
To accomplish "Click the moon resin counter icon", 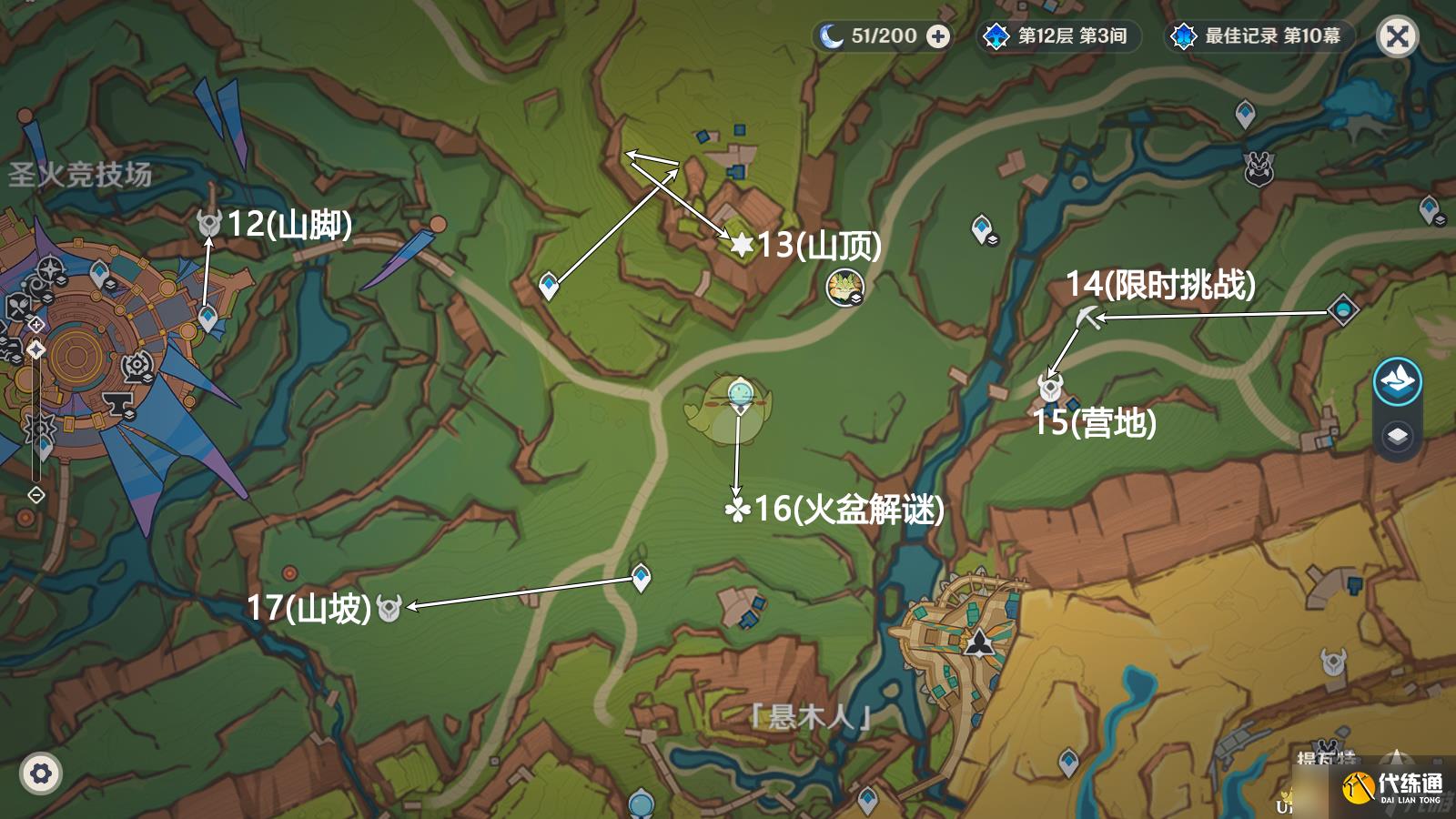I will click(833, 37).
